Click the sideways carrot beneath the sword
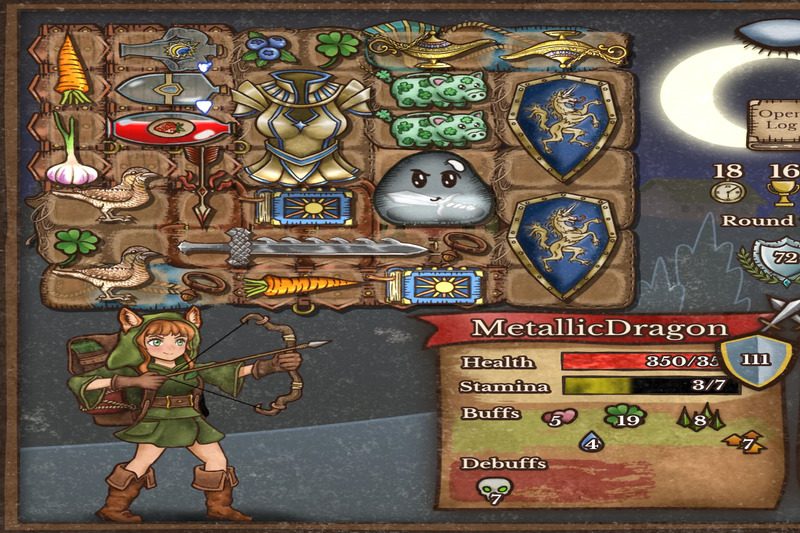The height and width of the screenshot is (533, 800). 300,287
